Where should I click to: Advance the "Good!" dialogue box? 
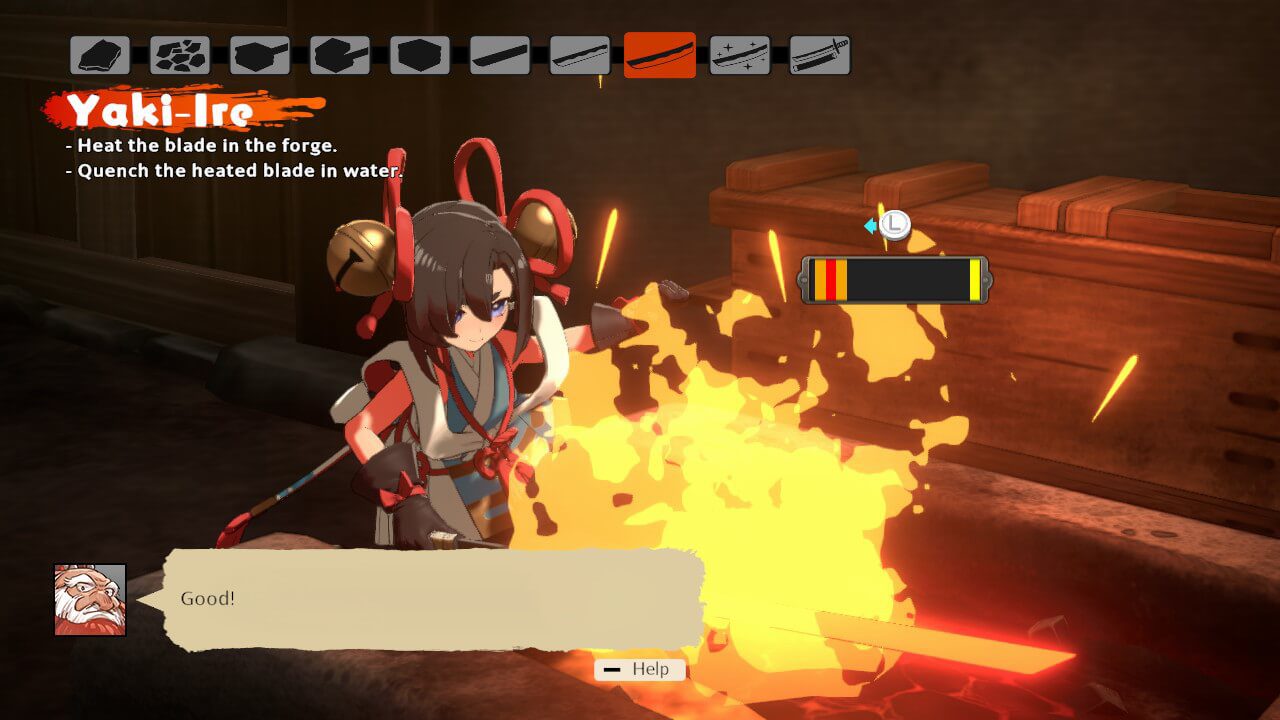pos(435,599)
